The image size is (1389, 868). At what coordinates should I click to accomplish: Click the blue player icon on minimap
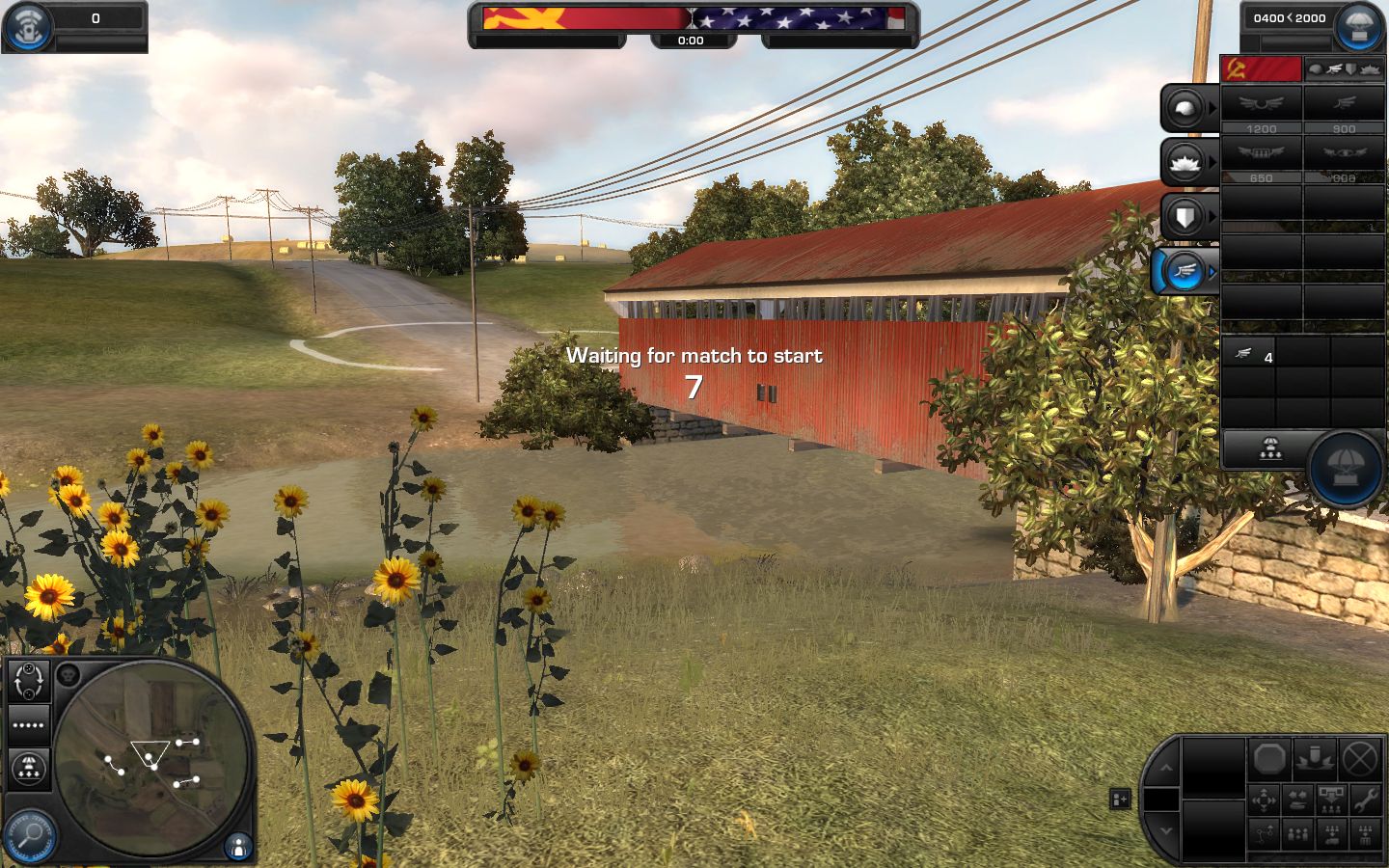(x=237, y=847)
